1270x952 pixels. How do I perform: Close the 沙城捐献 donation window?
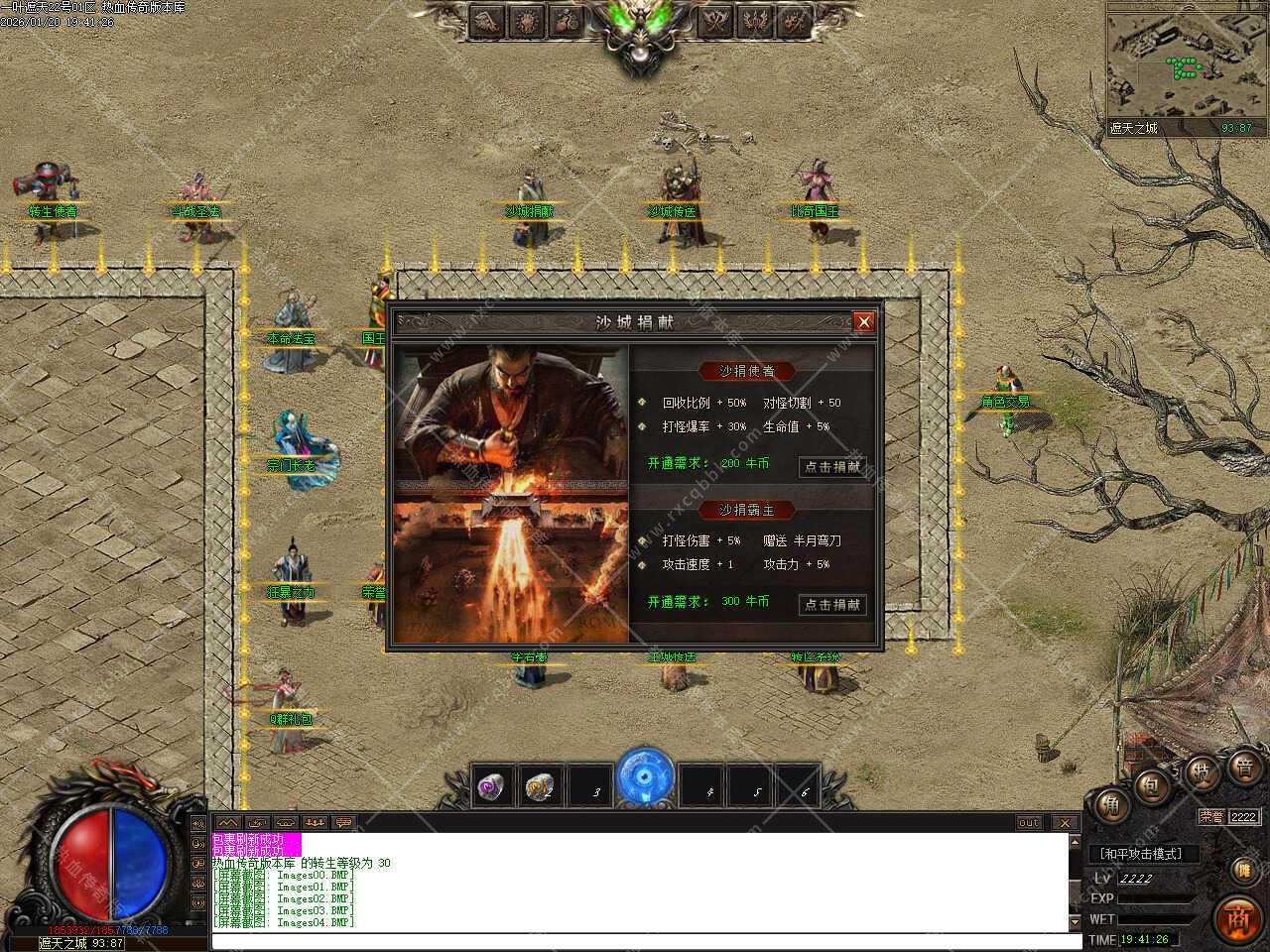click(x=864, y=321)
